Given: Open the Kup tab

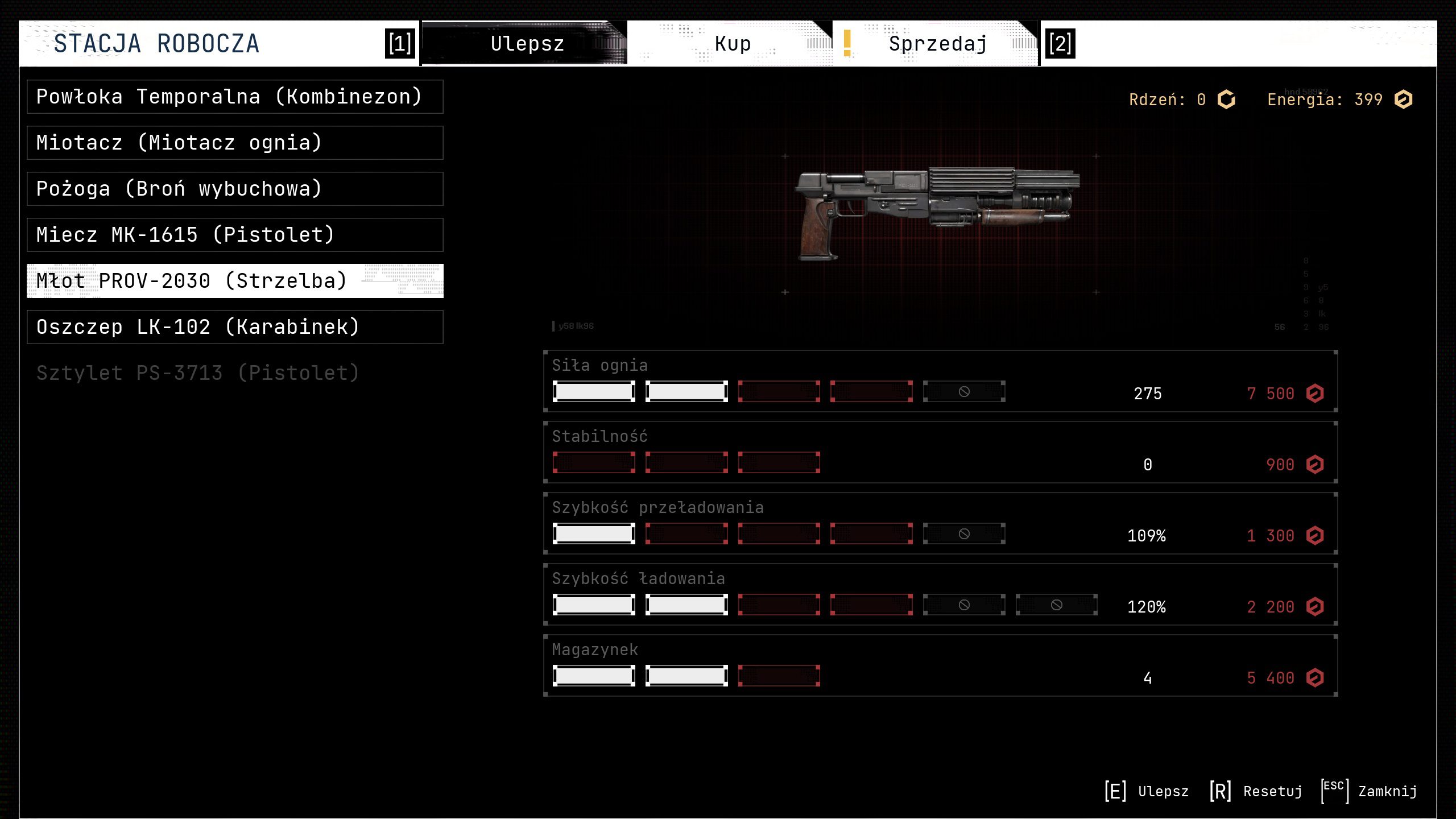Looking at the screenshot, I should [x=732, y=44].
